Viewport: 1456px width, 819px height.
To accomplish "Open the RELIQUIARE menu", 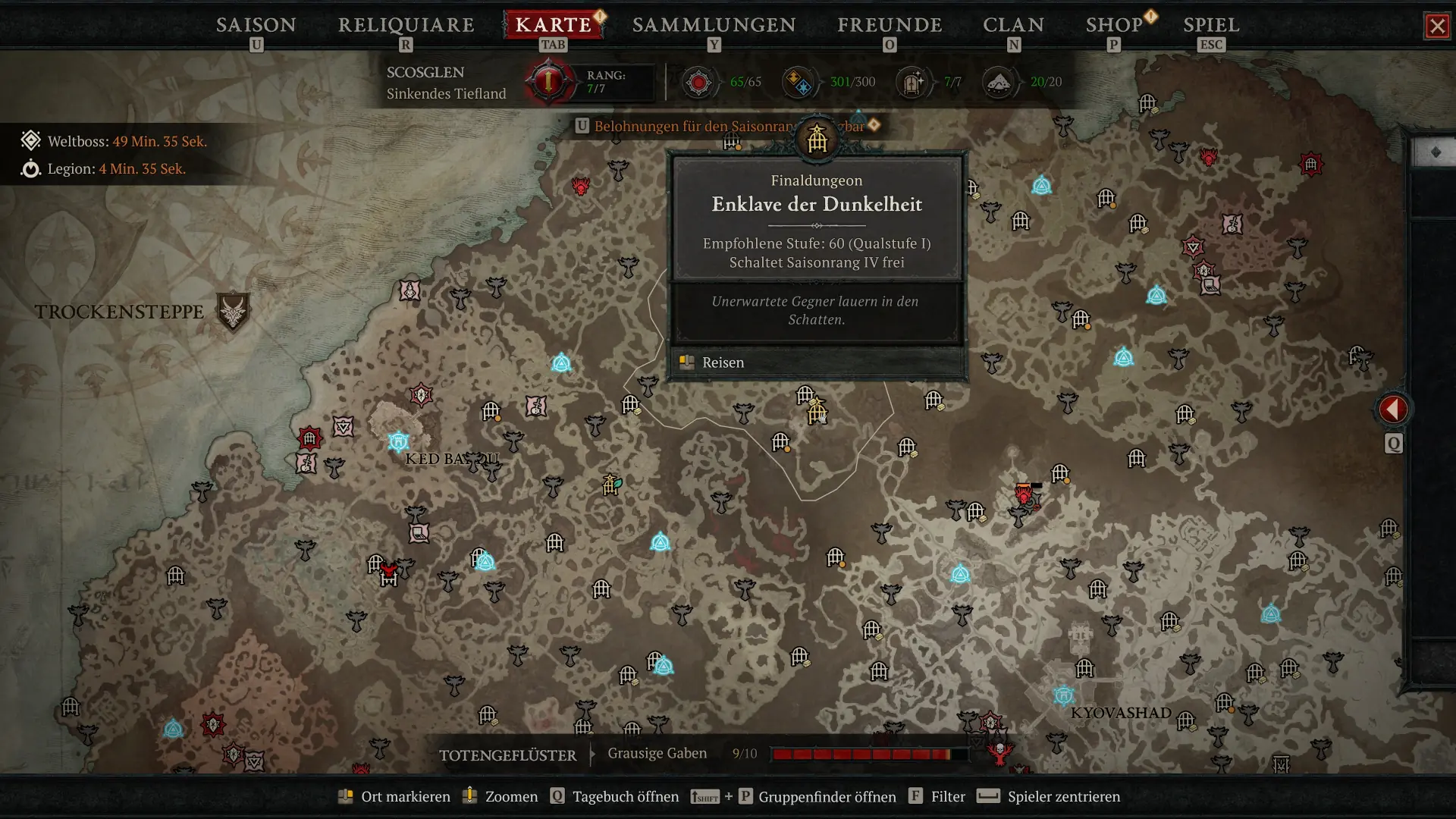I will coord(406,25).
